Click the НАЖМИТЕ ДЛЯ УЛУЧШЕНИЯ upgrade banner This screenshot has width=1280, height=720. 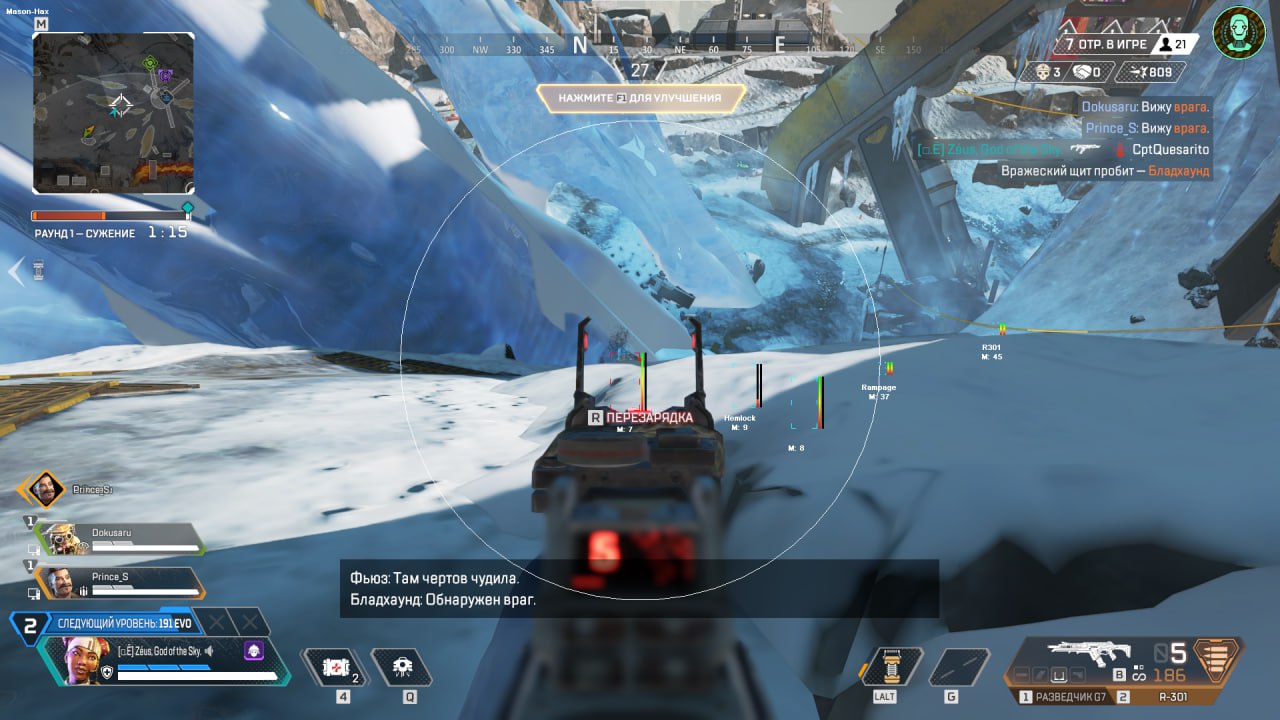coord(641,97)
